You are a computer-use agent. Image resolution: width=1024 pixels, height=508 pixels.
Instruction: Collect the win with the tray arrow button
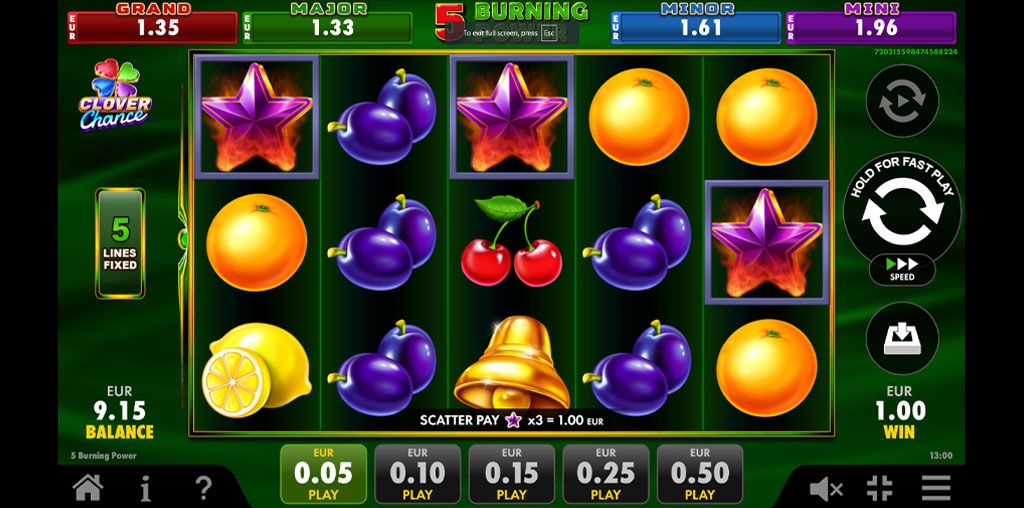click(901, 338)
